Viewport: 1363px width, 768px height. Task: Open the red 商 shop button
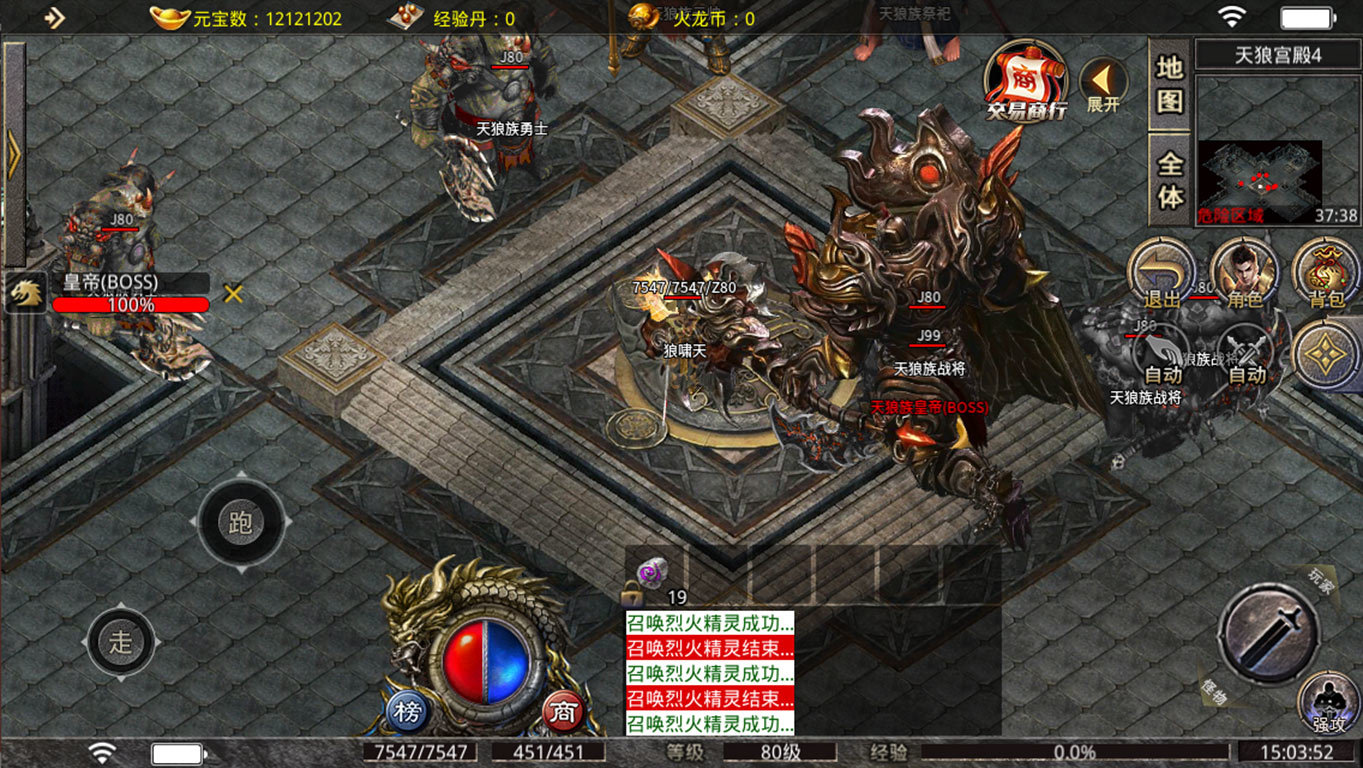tap(564, 712)
